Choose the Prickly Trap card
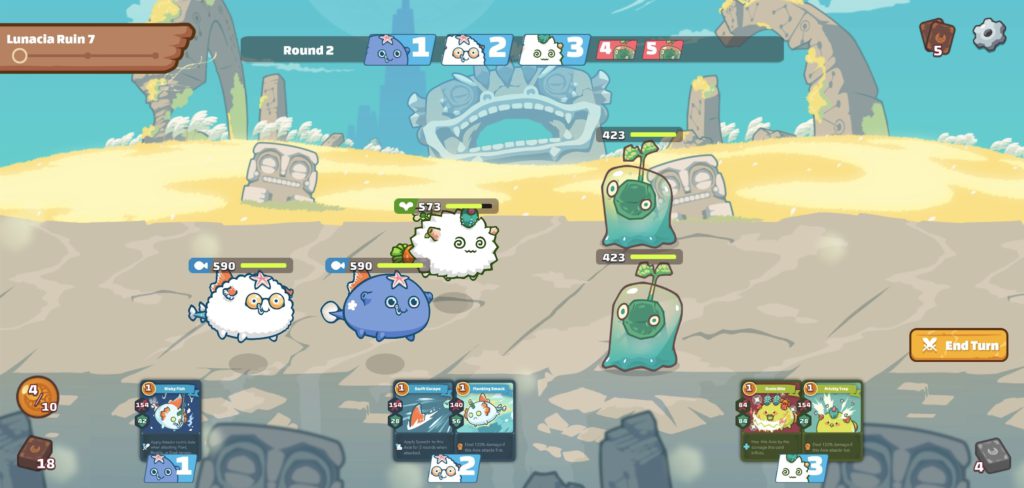Viewport: 1024px width, 488px height. (x=833, y=419)
